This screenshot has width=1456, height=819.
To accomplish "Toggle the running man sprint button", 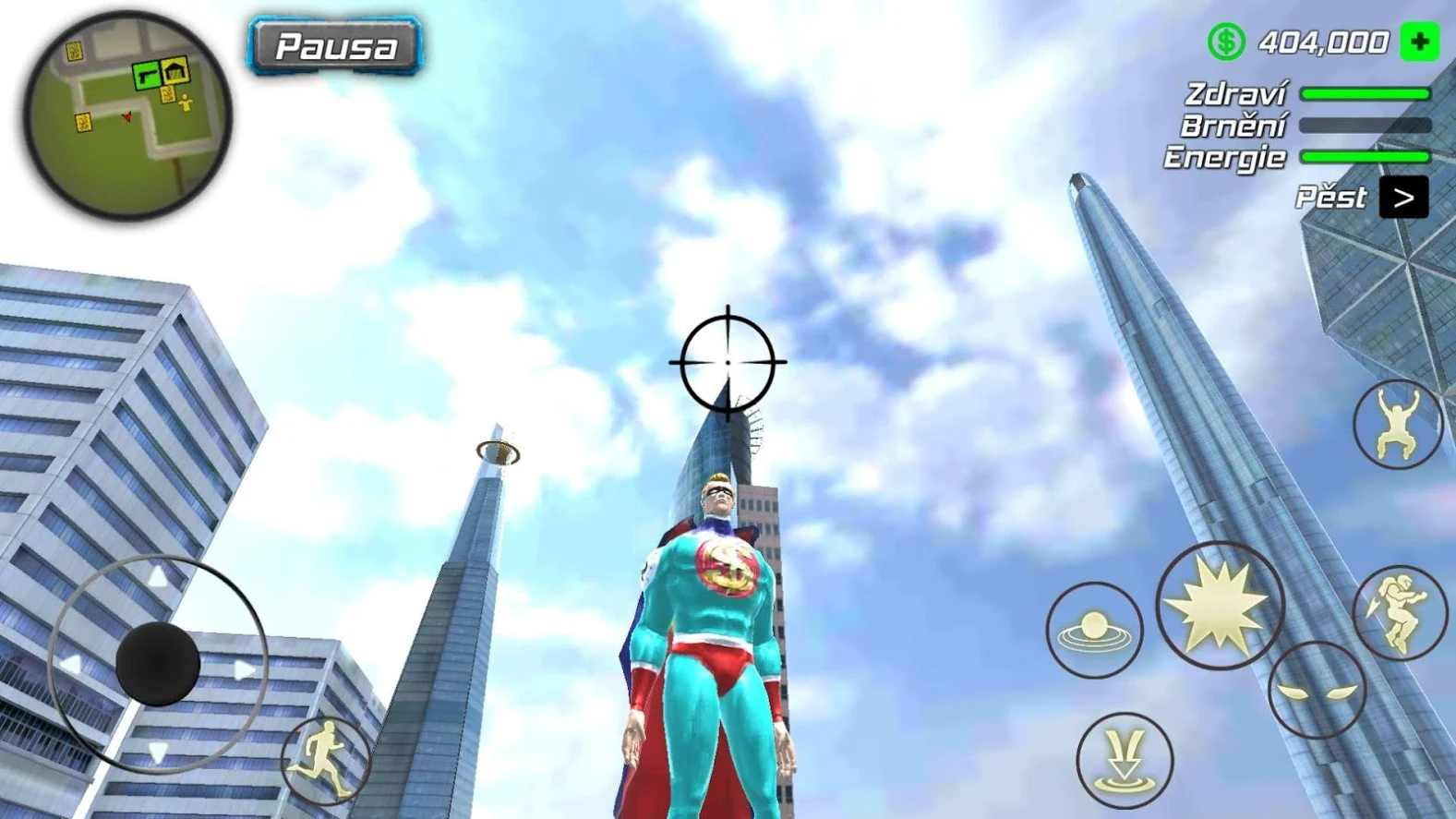I will click(x=326, y=760).
